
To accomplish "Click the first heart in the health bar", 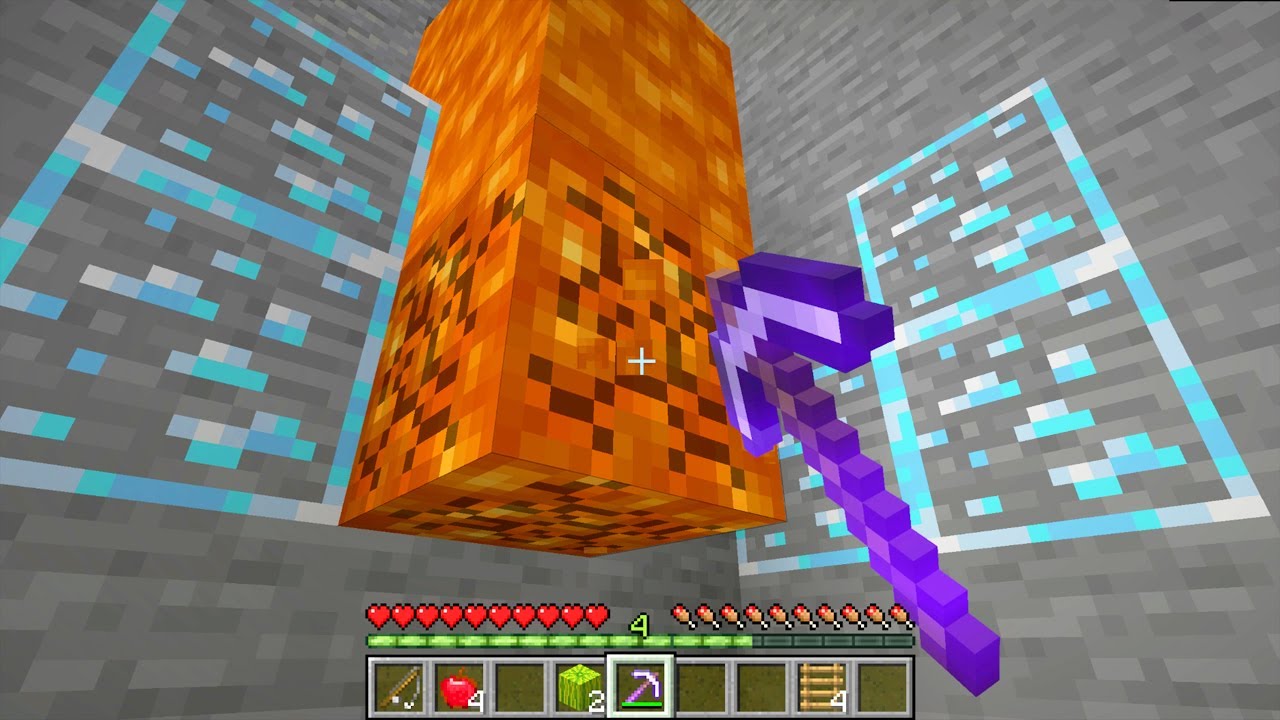I will (x=376, y=616).
